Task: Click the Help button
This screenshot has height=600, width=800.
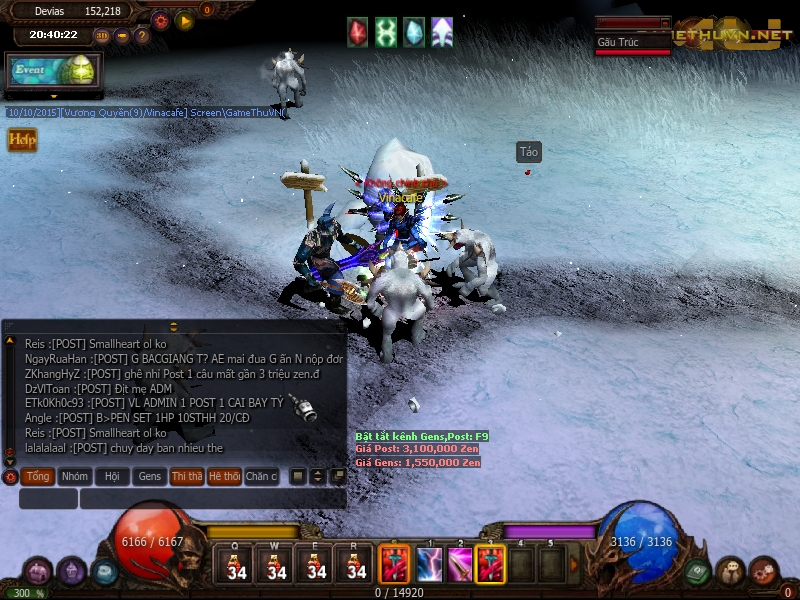Action: (22, 140)
